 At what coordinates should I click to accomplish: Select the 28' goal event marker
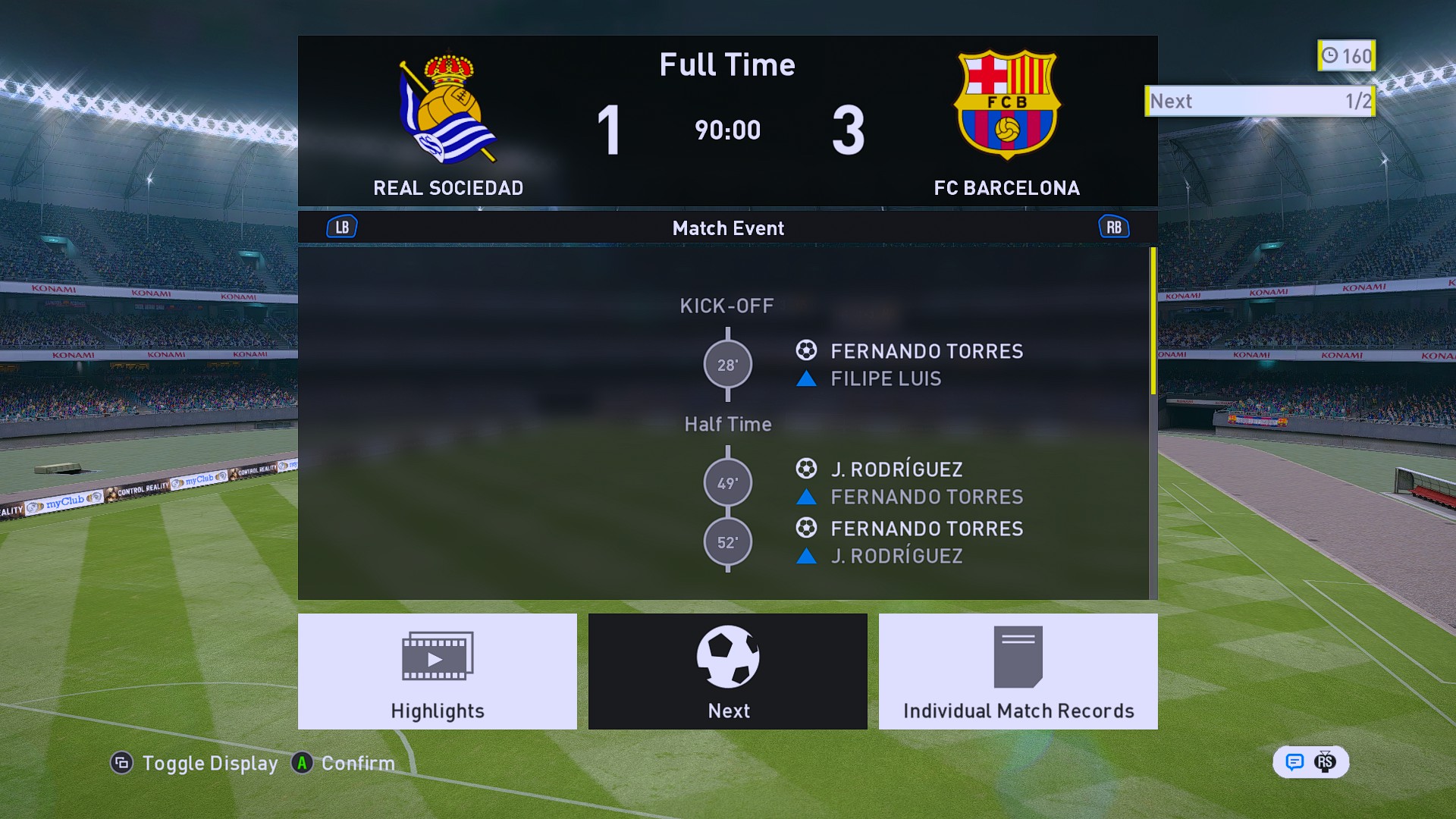coord(727,365)
